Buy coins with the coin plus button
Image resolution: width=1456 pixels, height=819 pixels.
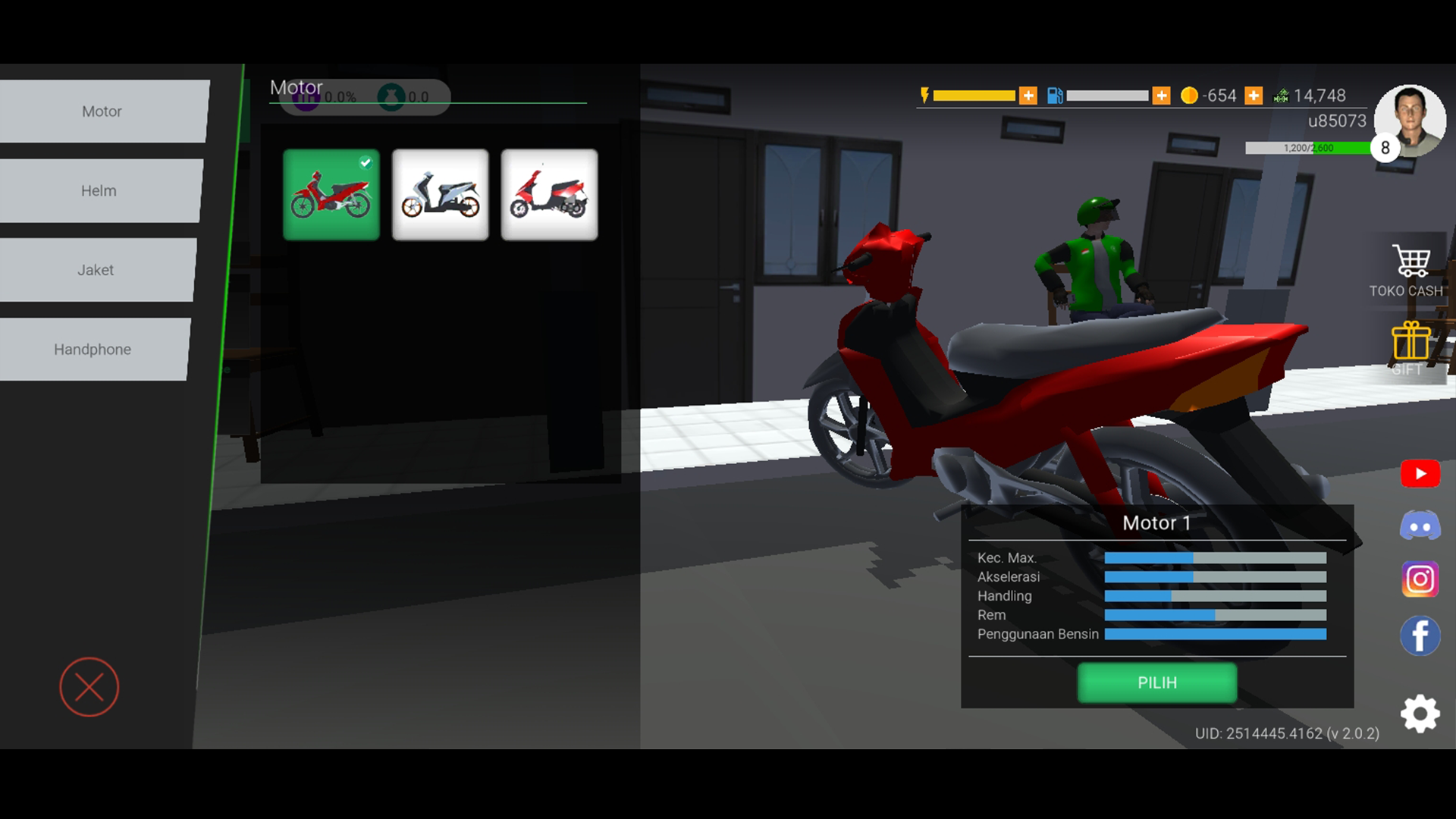coord(1254,96)
